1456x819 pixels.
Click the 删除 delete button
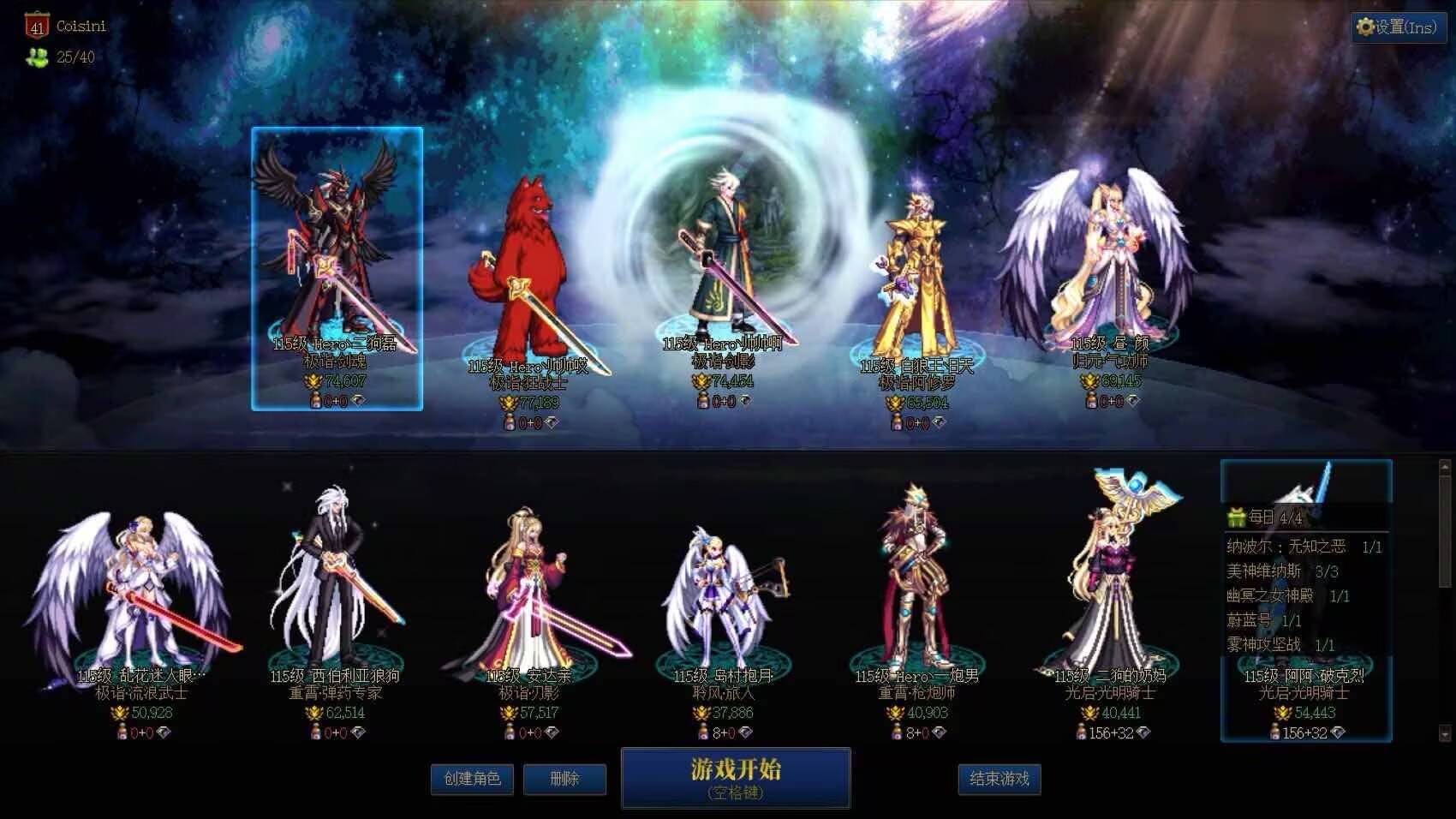(x=564, y=780)
